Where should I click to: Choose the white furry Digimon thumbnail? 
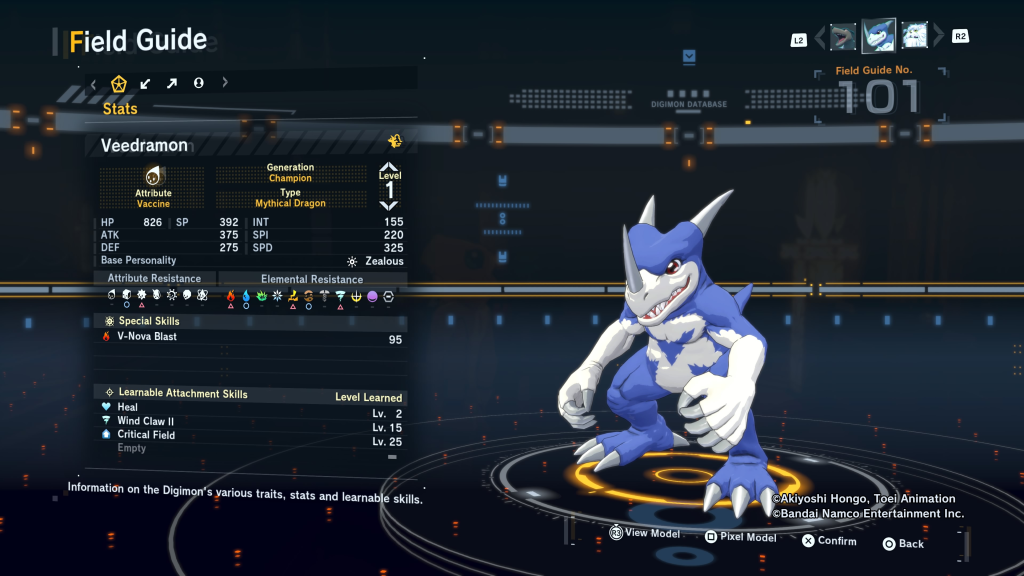(914, 37)
